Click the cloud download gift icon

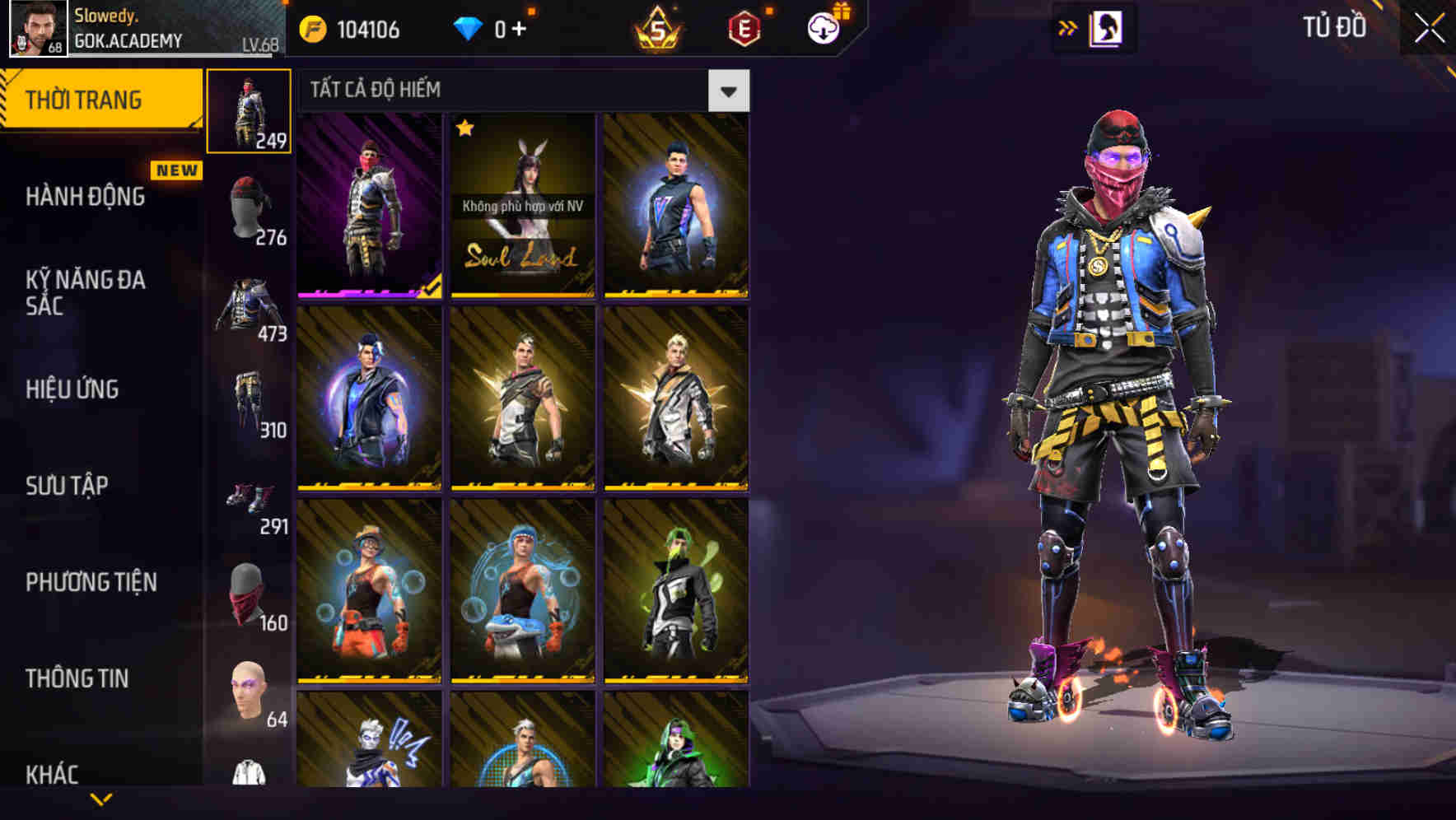[823, 27]
